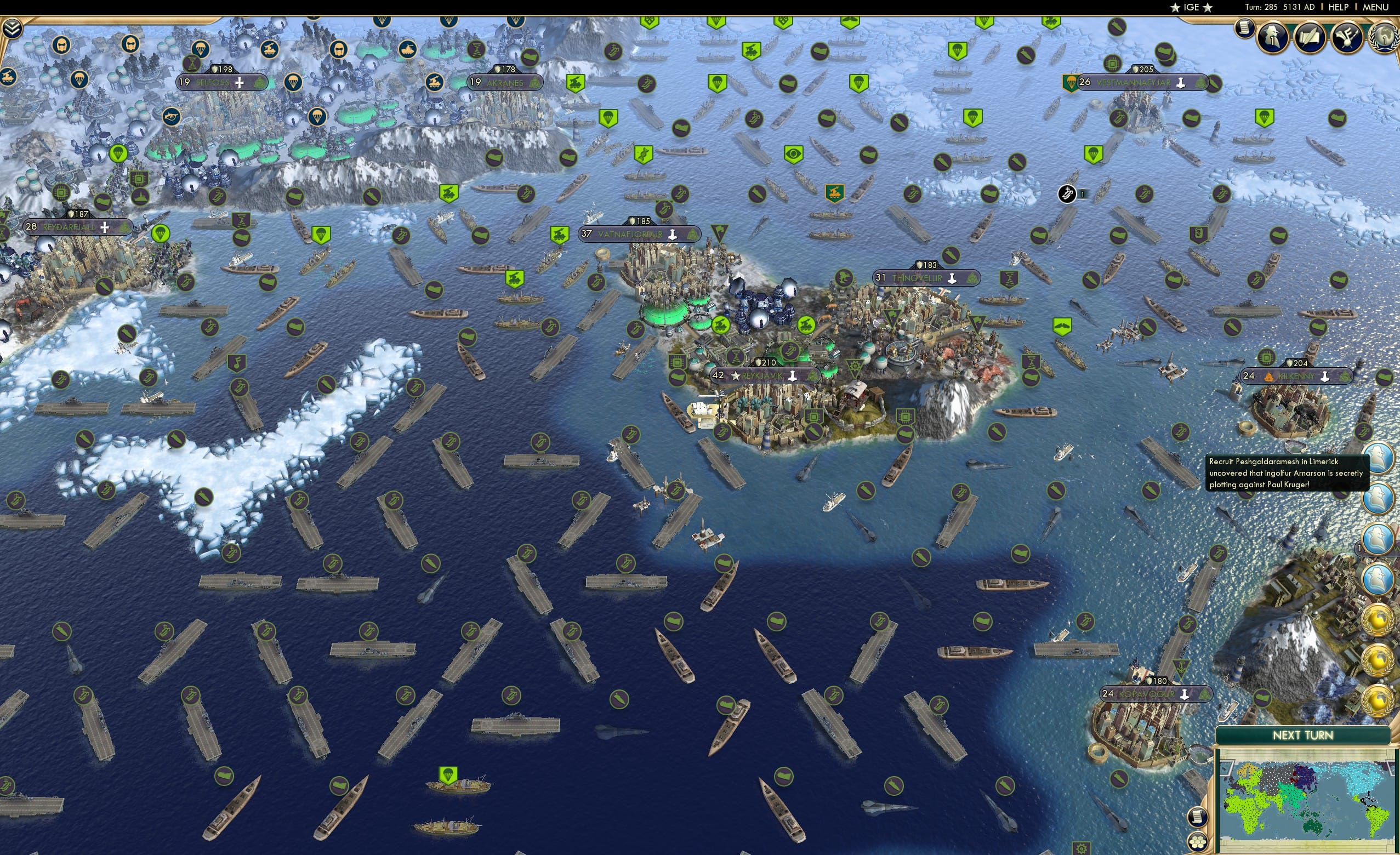Select the Reykjavik capital city banner
This screenshot has width=1400, height=855.
pyautogui.click(x=764, y=375)
